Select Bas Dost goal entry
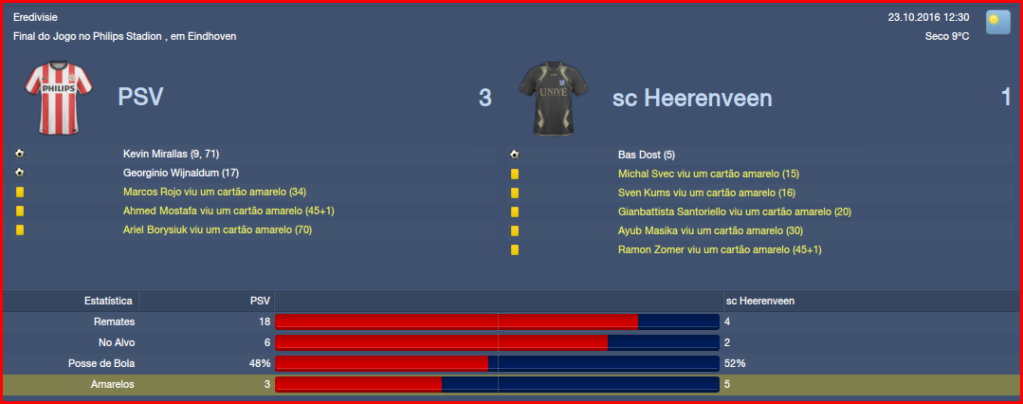Screen dimensions: 1023x404 [647, 154]
